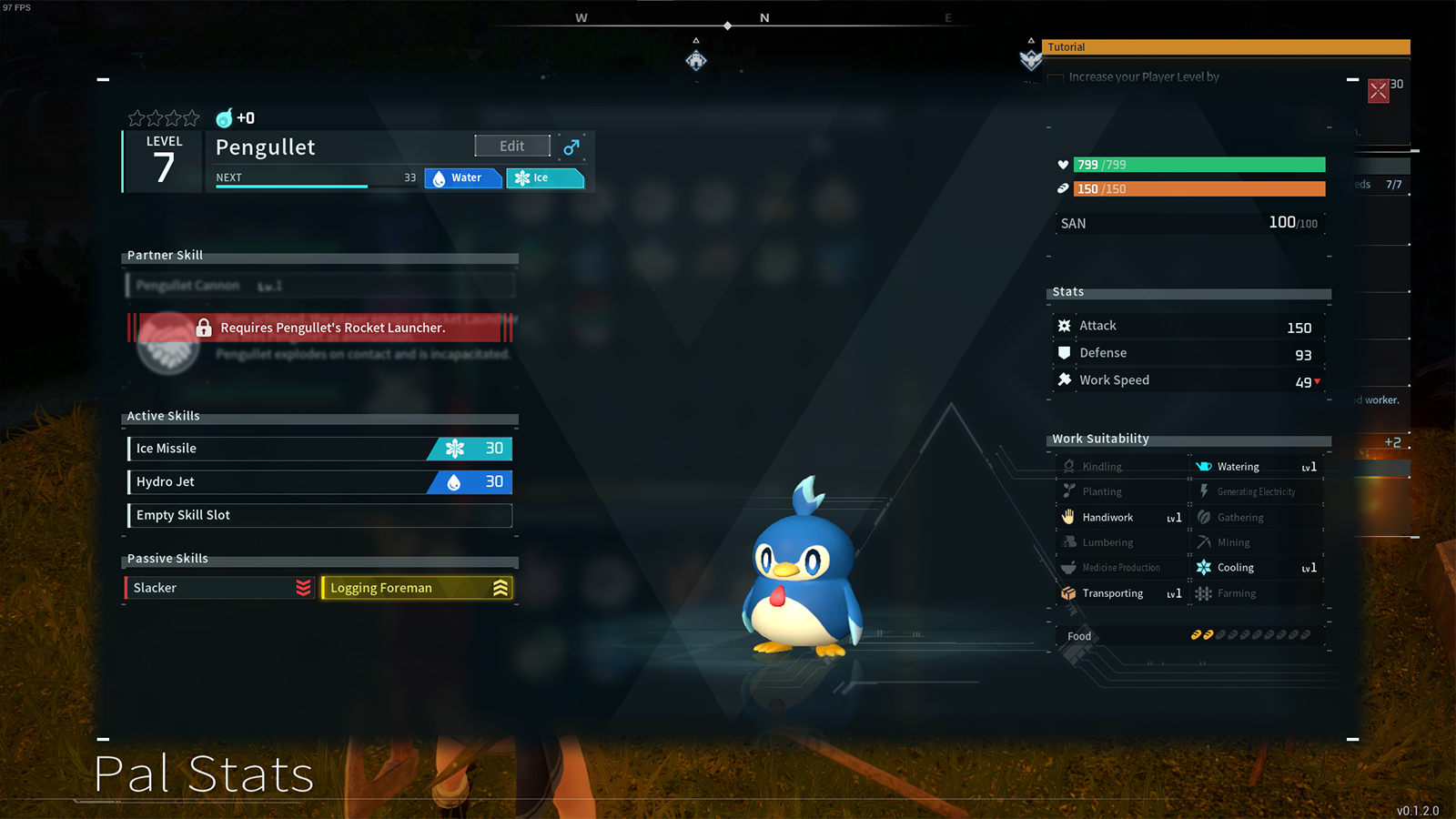1456x819 pixels.
Task: Select the Mining pickaxe icon
Action: pyautogui.click(x=1204, y=541)
